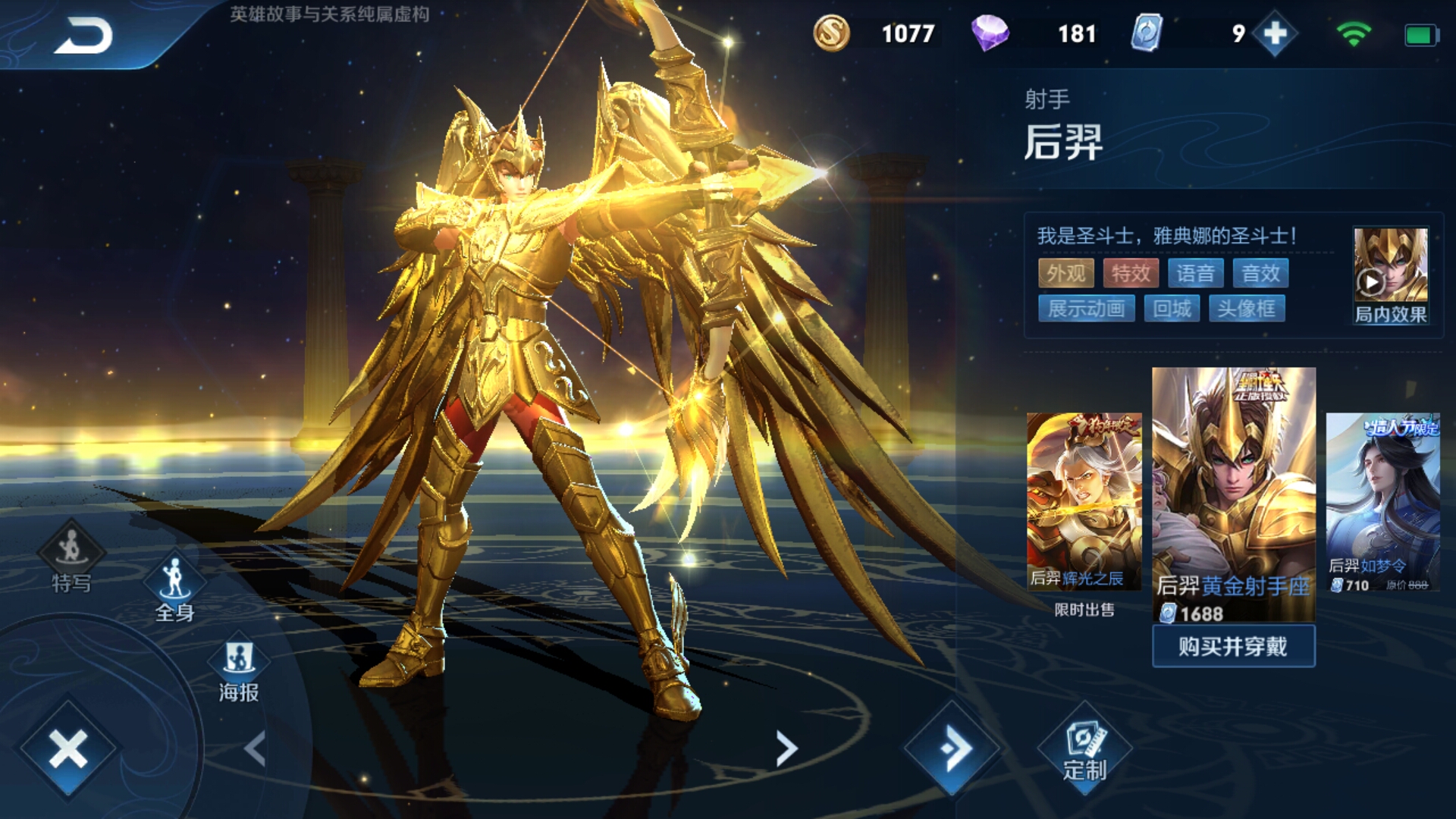Screen dimensions: 1456x819
Task: Switch to 全身 full-body view
Action: point(174,588)
